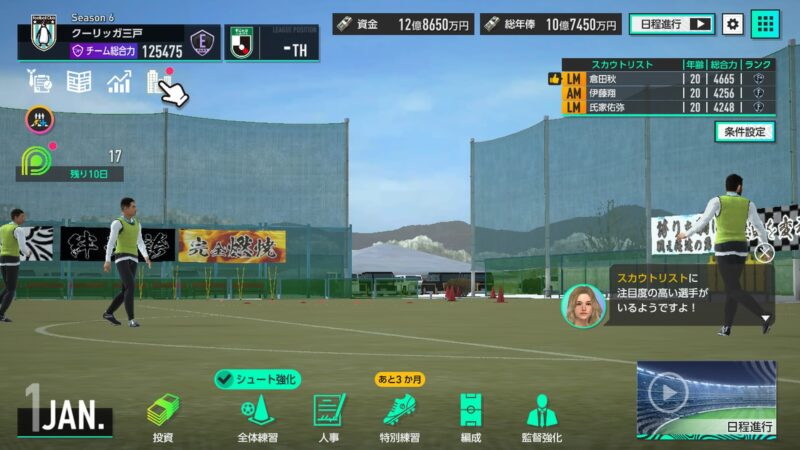Image resolution: width=800 pixels, height=450 pixels.
Task: Open the newspaper news icon
Action: click(79, 82)
